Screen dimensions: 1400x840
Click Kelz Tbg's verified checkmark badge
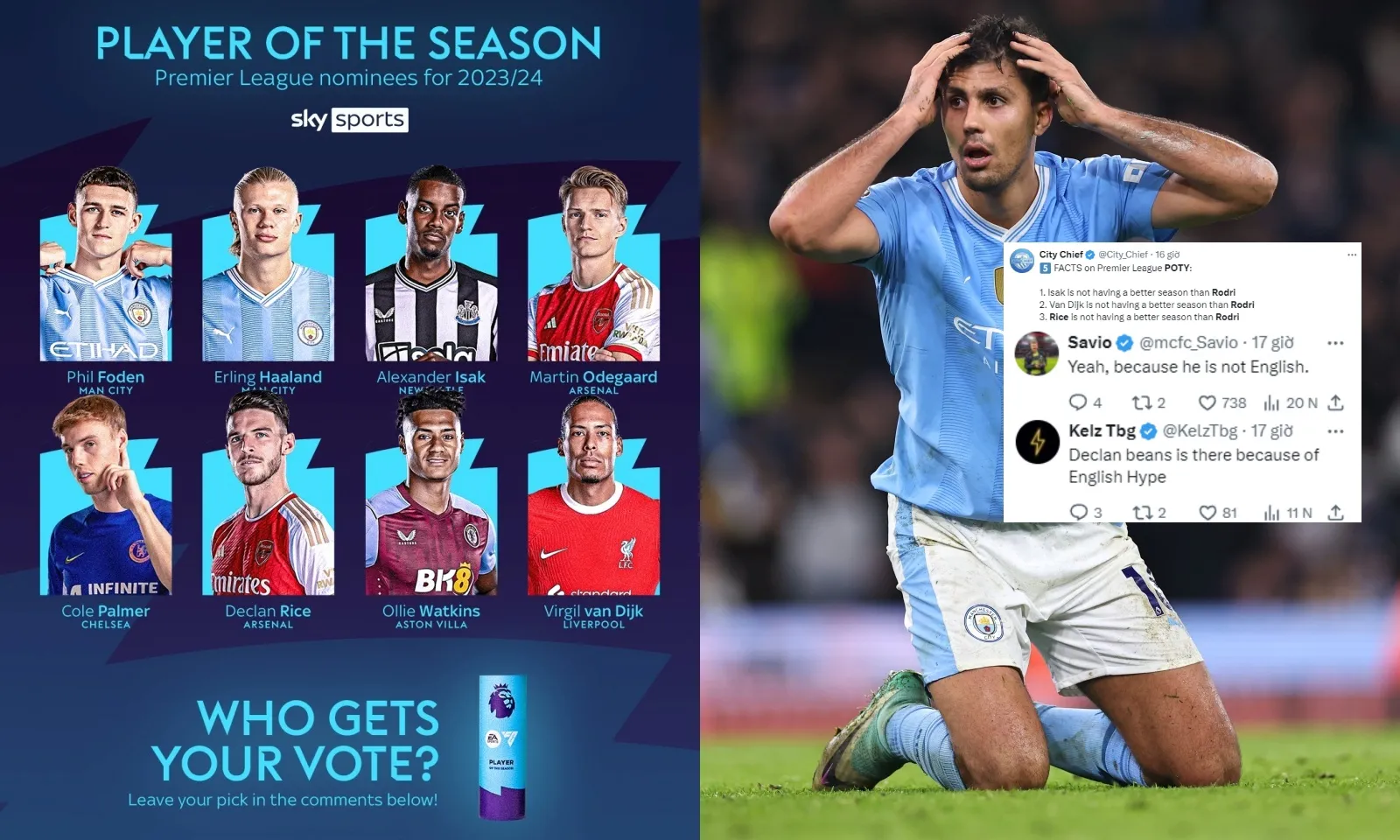(x=1148, y=430)
